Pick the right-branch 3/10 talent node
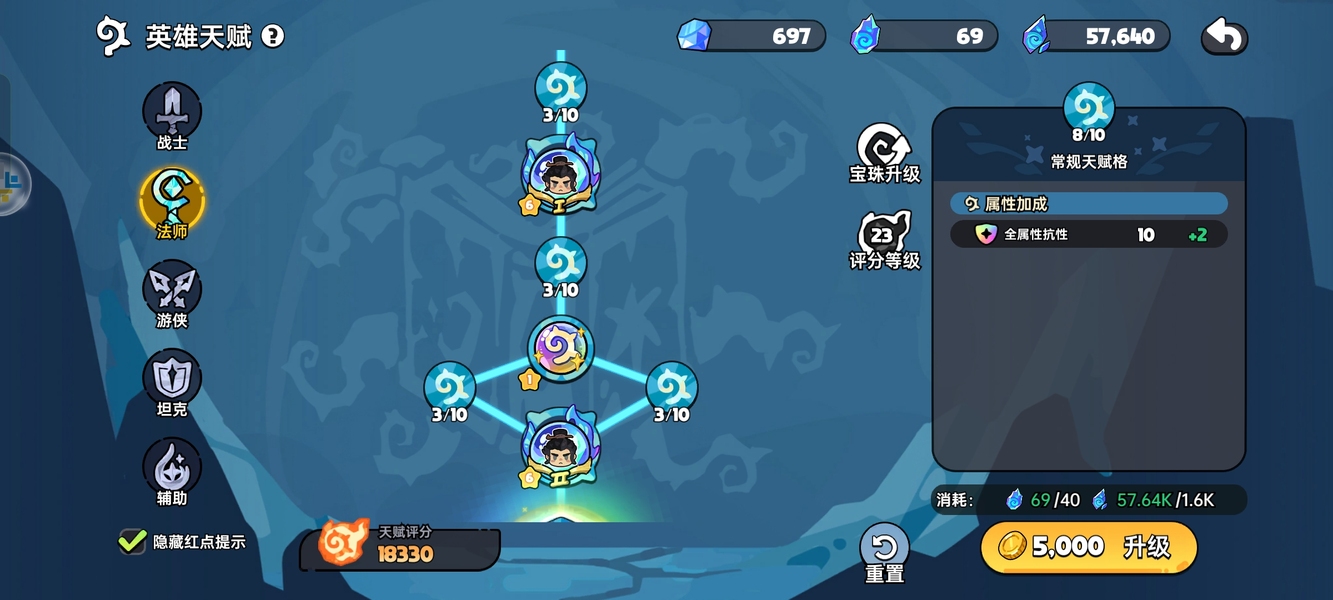 (671, 388)
